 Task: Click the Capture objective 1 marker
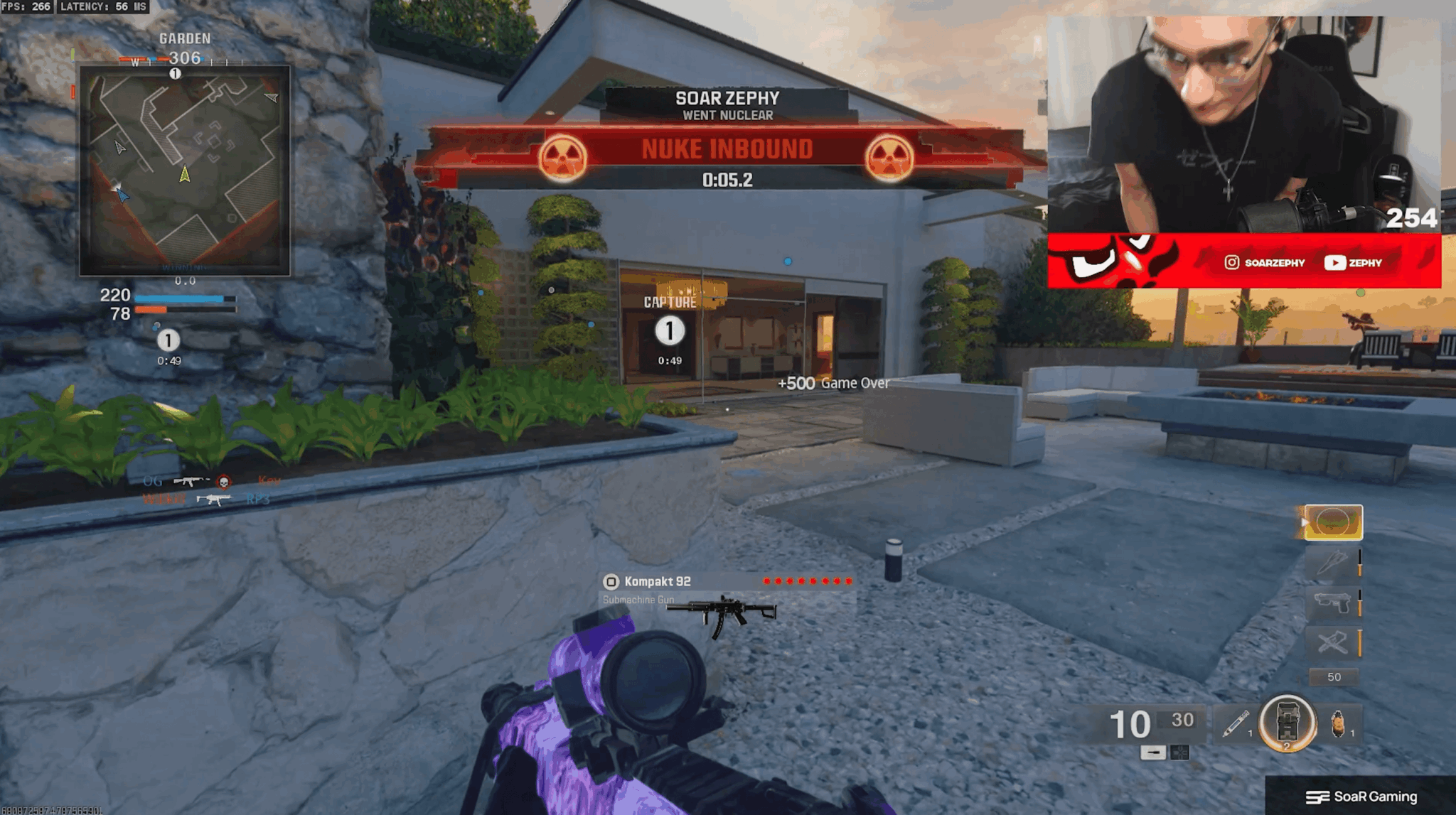coord(669,331)
